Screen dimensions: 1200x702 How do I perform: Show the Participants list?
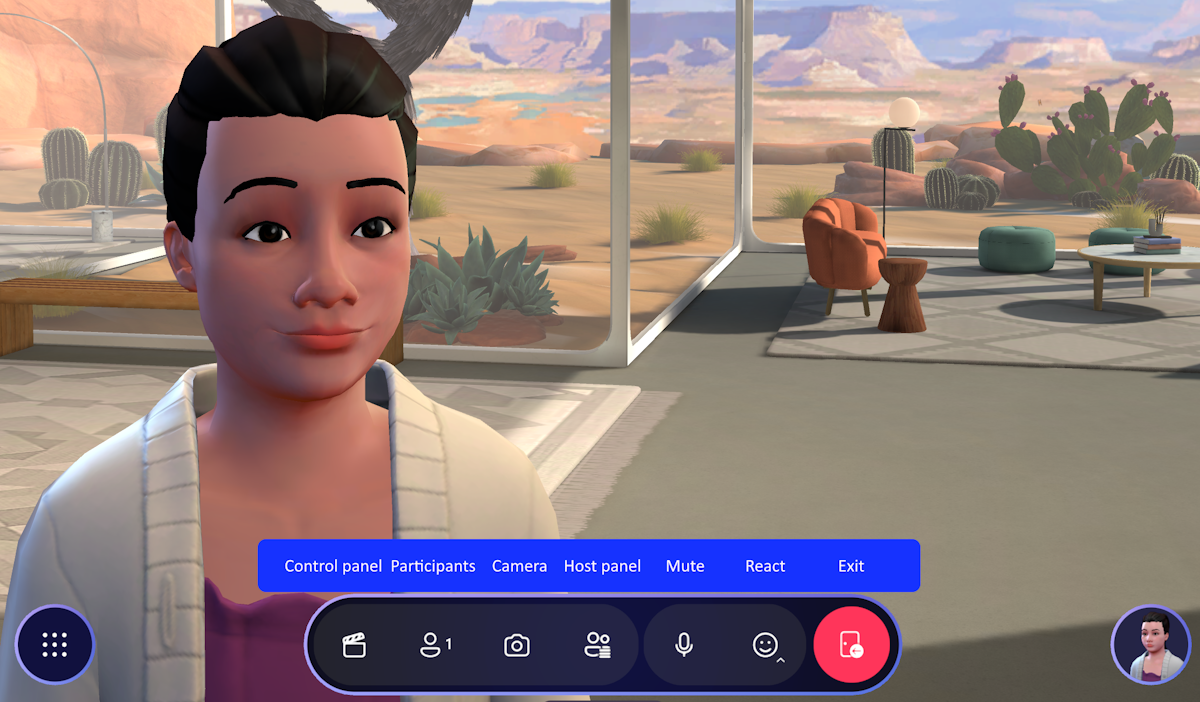(x=434, y=646)
